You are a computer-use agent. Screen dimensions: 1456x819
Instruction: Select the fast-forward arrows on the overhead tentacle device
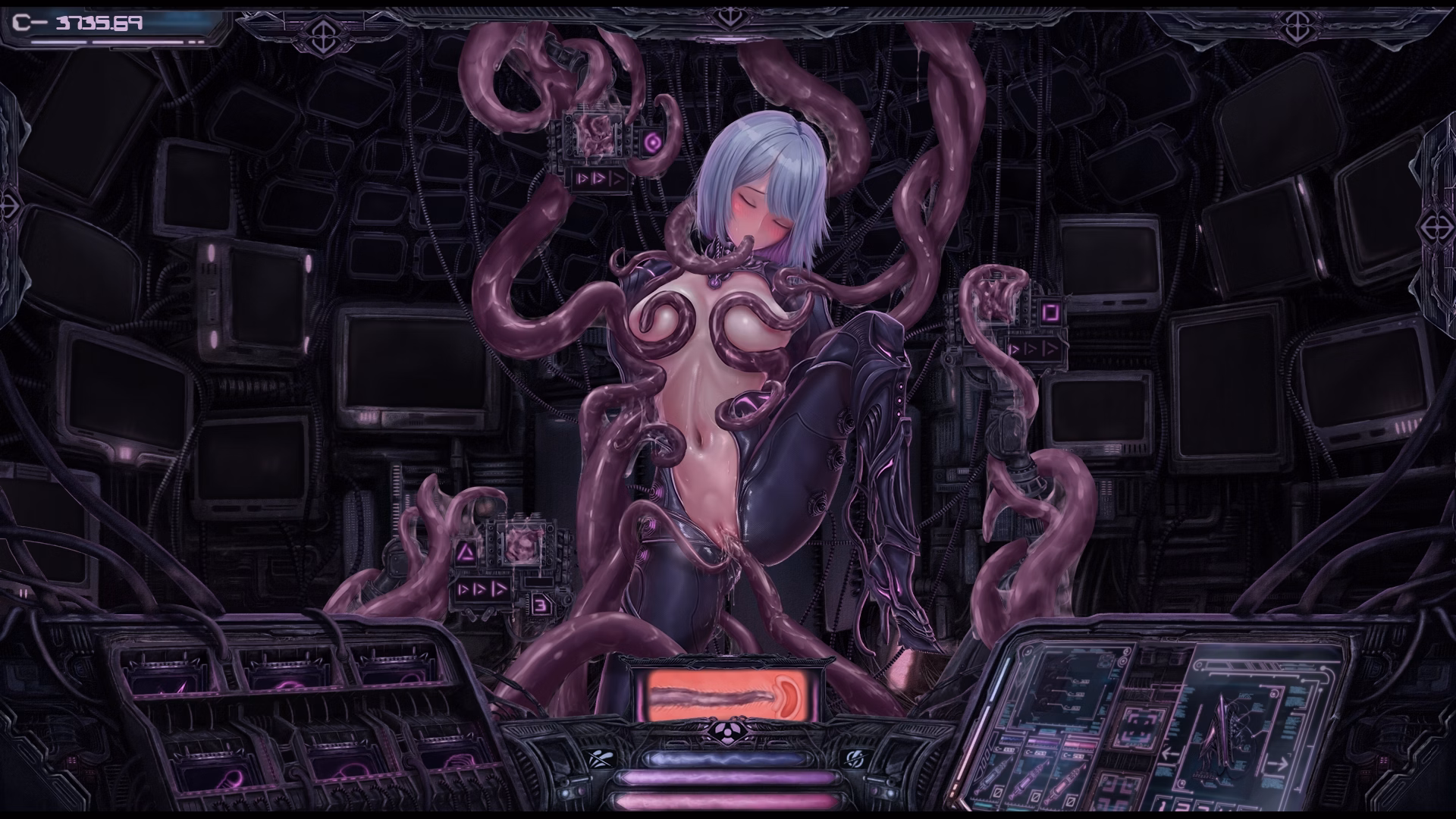[x=598, y=179]
